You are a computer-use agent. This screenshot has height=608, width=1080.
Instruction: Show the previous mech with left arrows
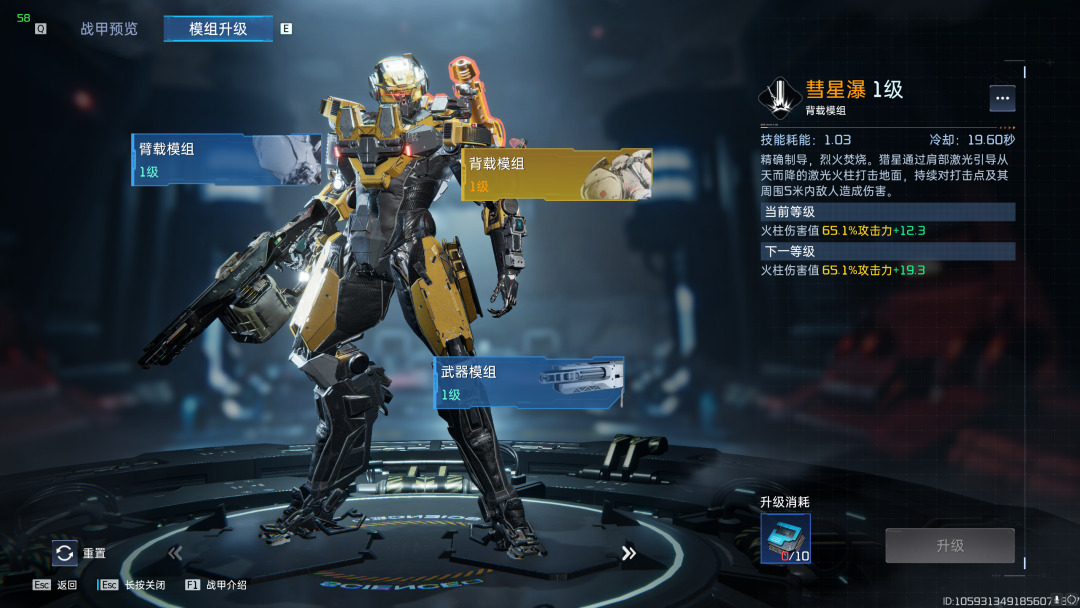click(175, 553)
